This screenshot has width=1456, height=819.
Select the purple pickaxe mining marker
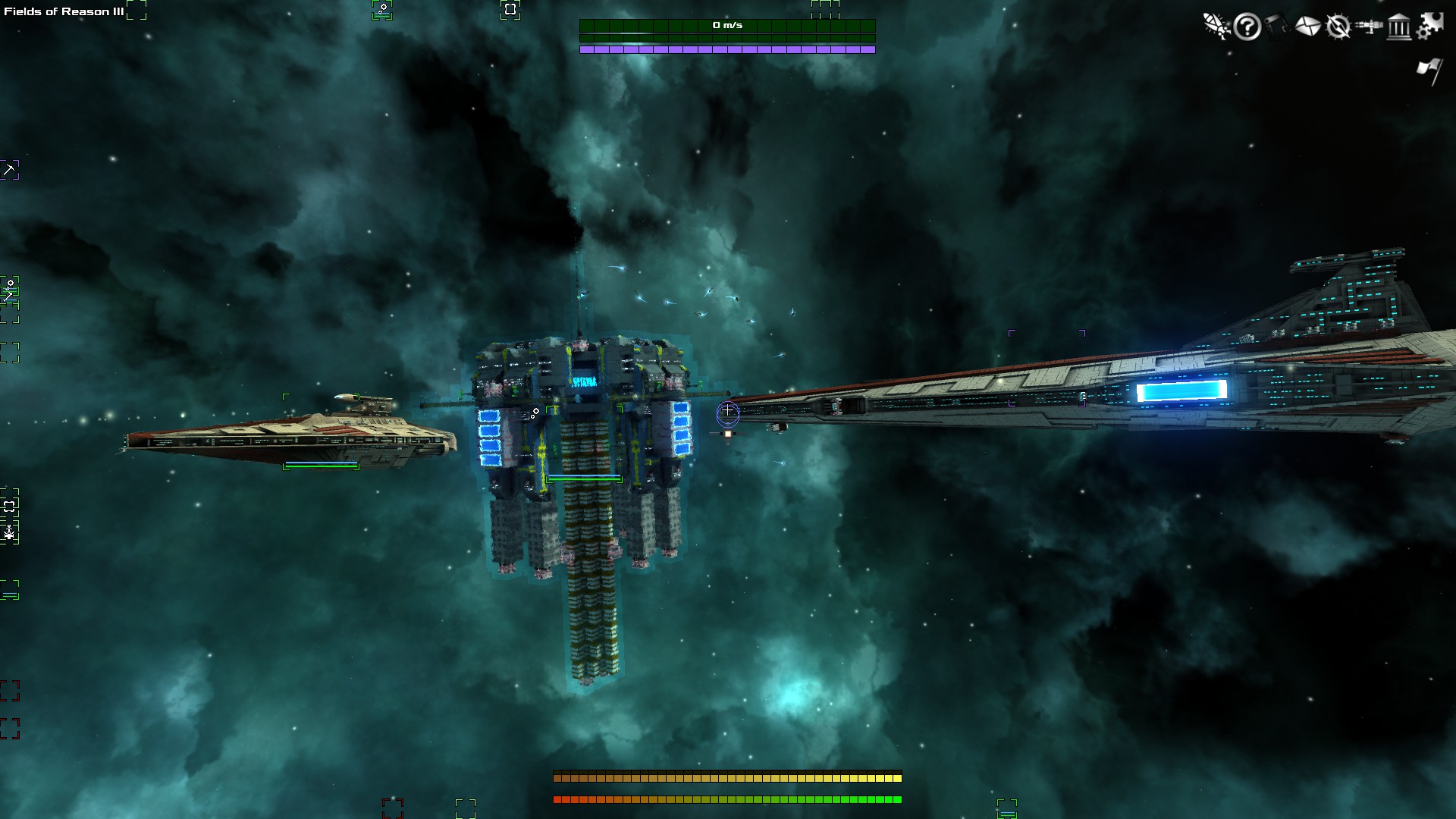11,170
